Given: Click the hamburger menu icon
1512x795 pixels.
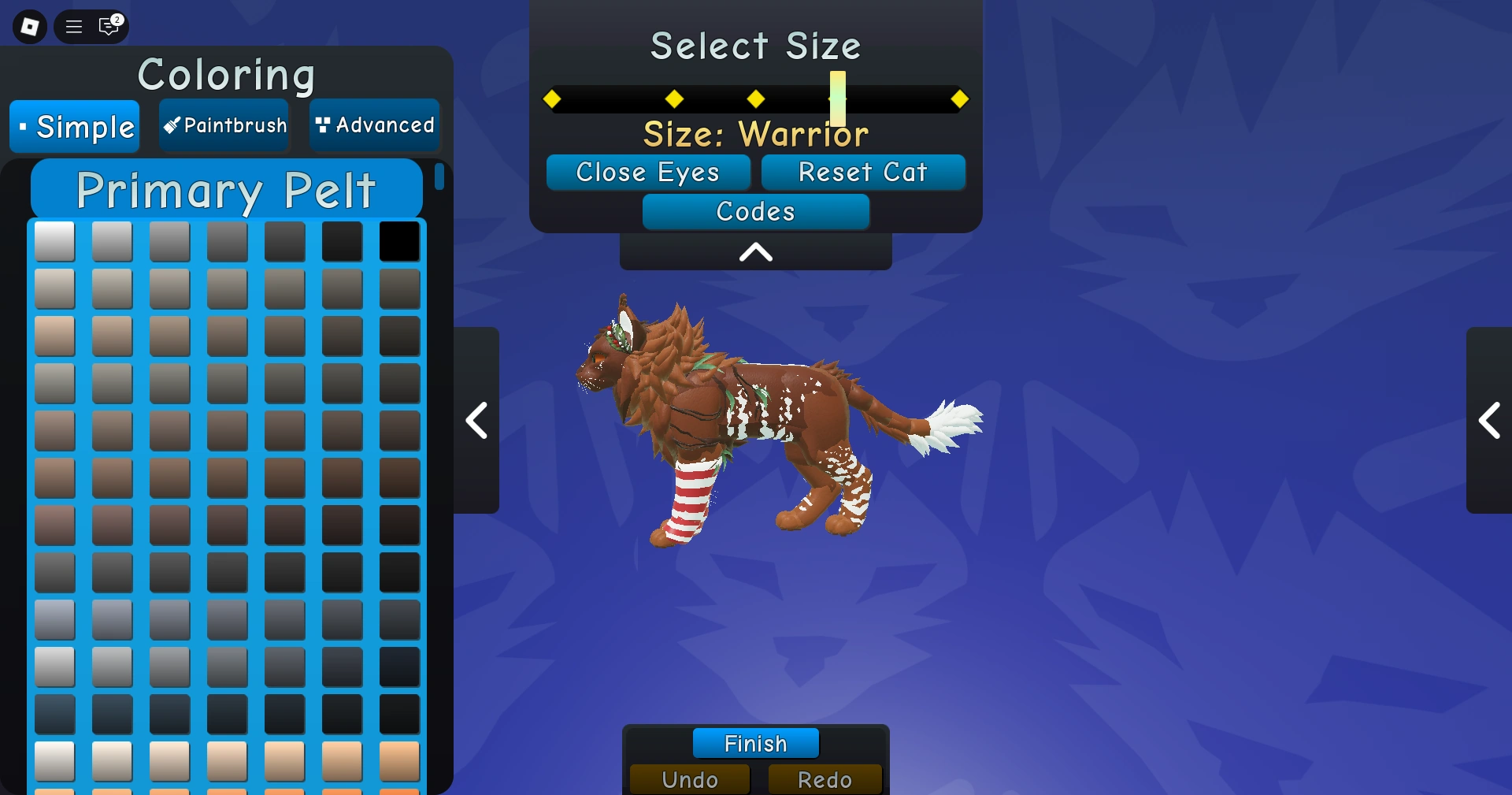Looking at the screenshot, I should pos(72,26).
